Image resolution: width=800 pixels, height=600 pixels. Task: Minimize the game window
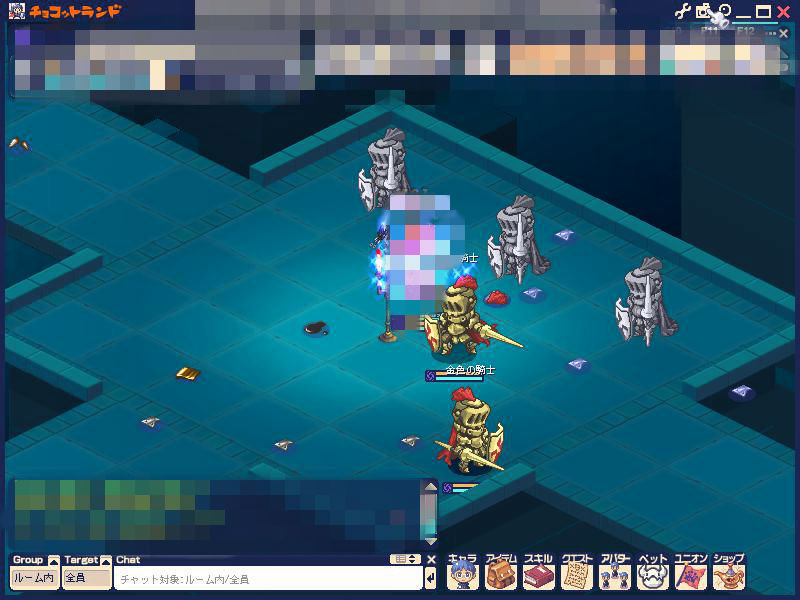[x=743, y=12]
